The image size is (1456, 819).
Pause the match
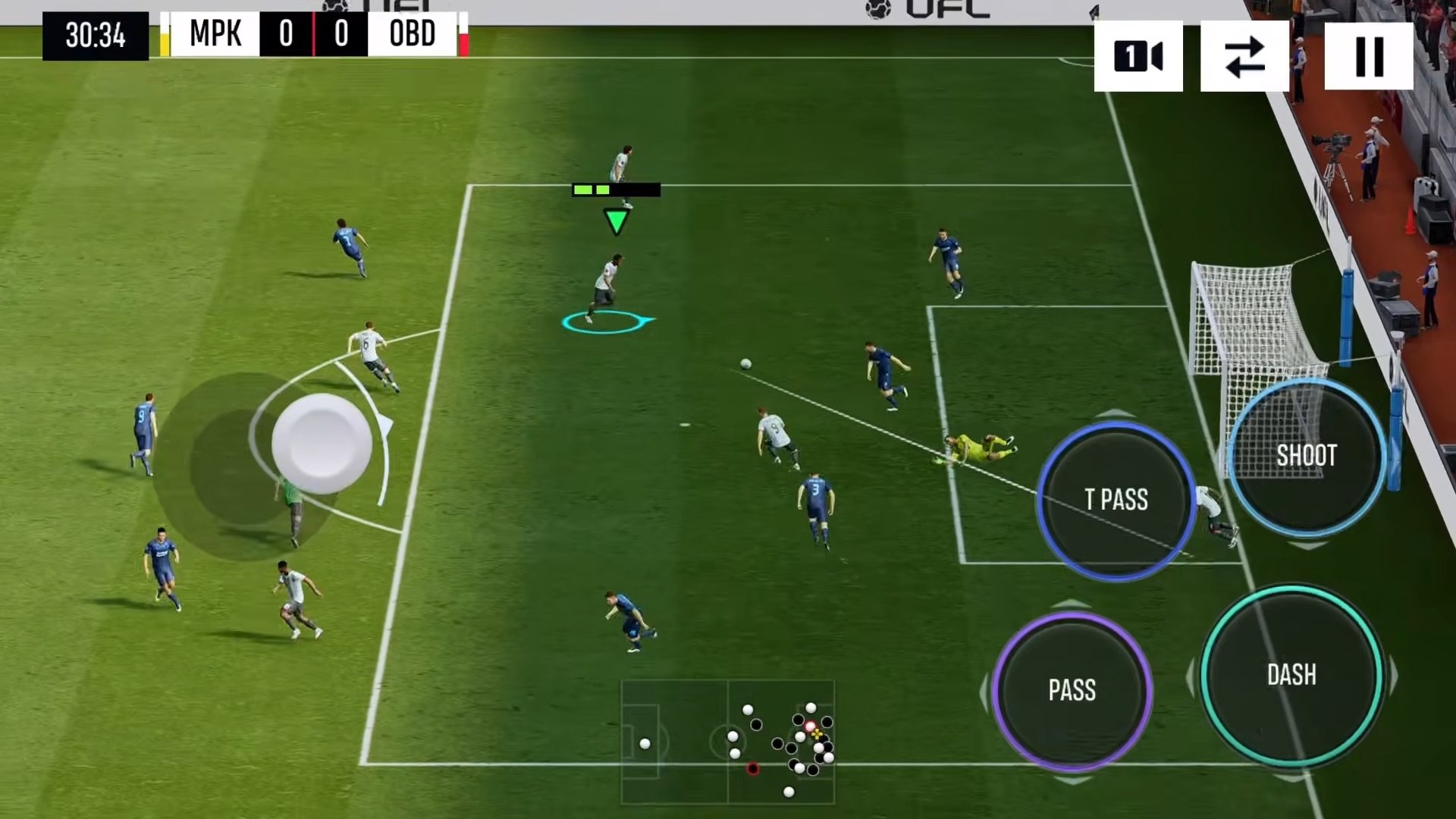(1369, 56)
